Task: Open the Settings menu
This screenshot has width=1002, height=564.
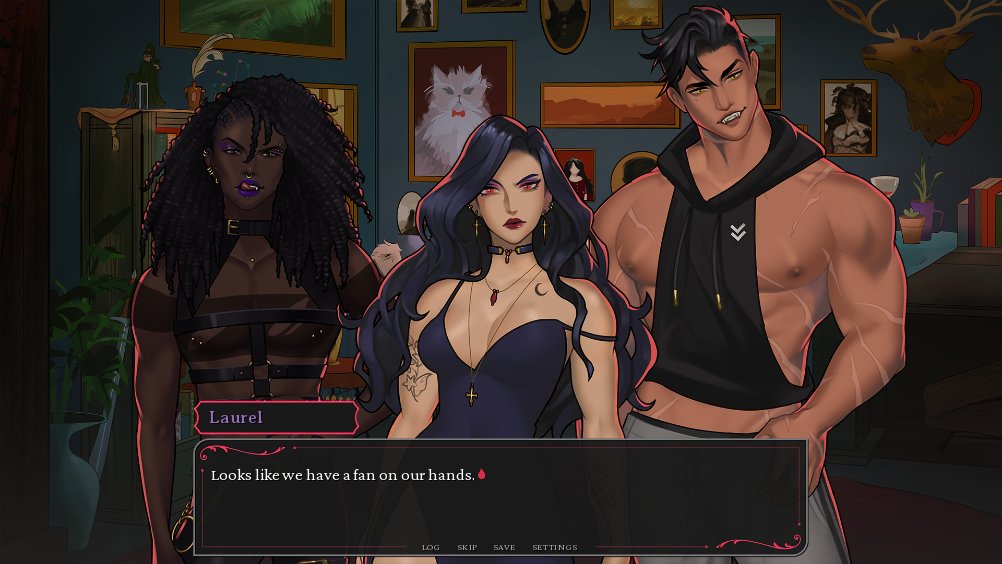Action: (x=554, y=547)
